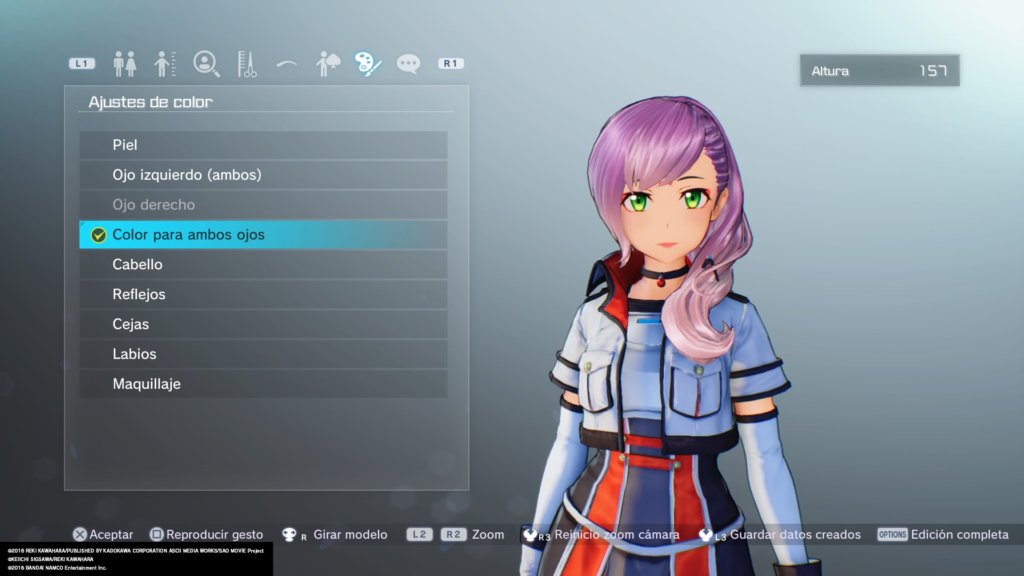Open the Cabello color setting
The image size is (1024, 576).
(263, 265)
